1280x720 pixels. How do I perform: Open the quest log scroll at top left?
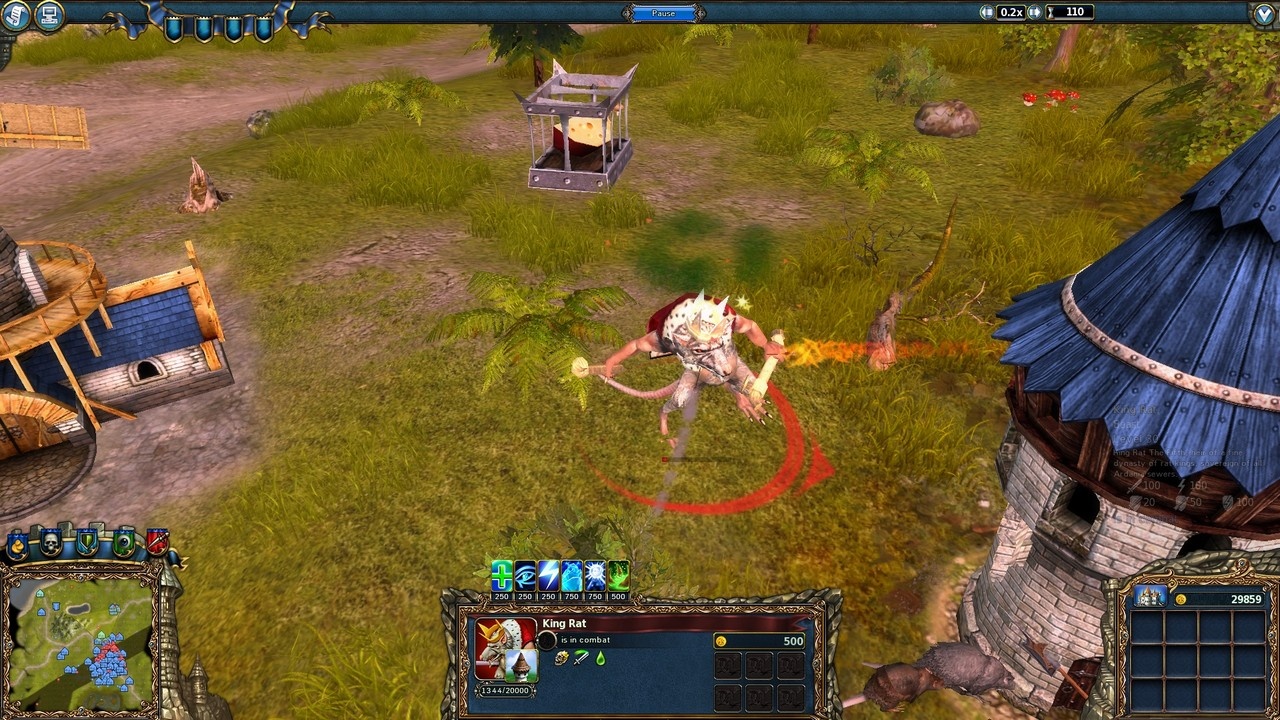15,15
